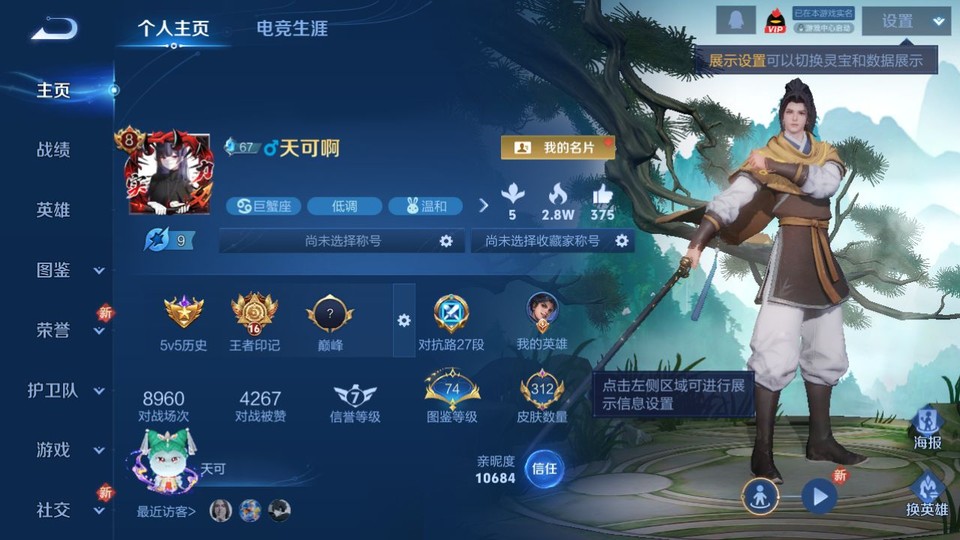Open 我的名片 card

[557, 148]
